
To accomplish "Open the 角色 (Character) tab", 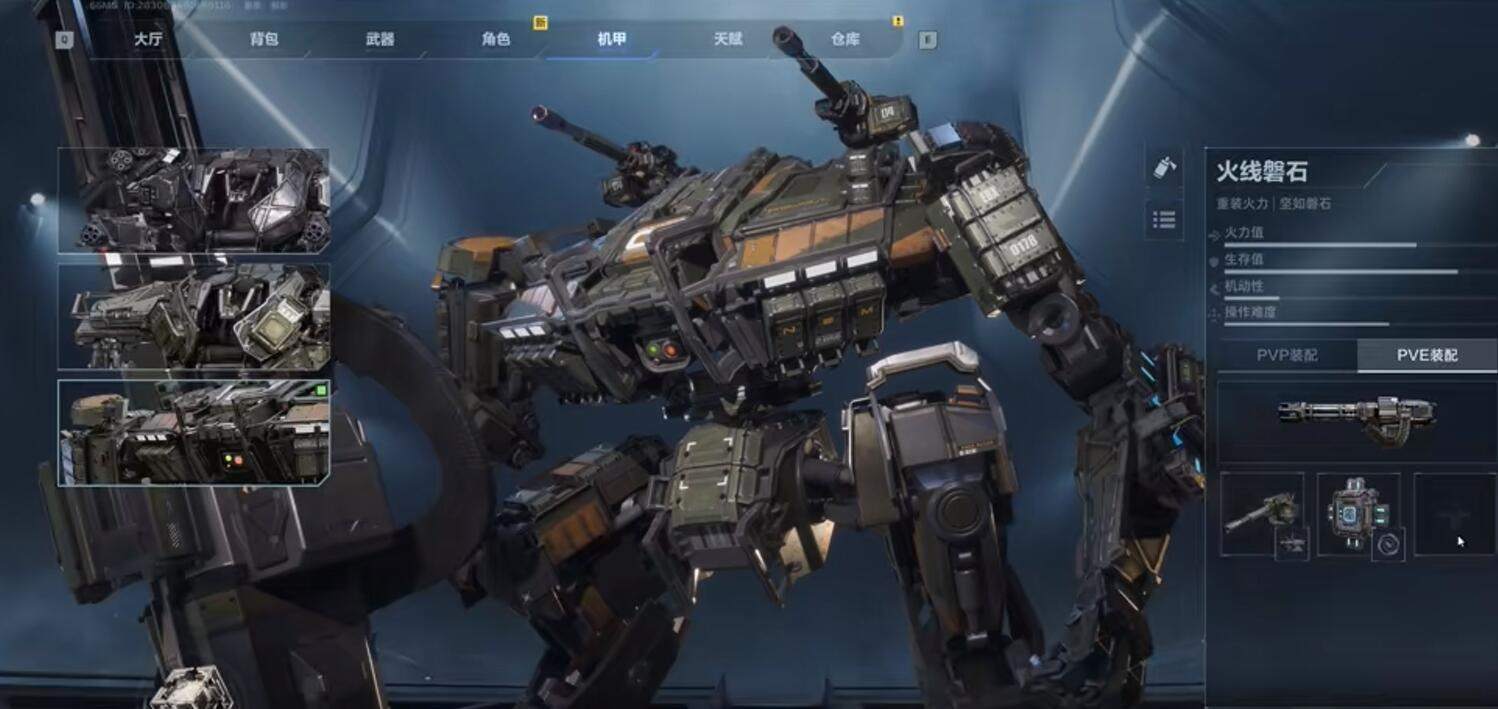I will pos(496,40).
